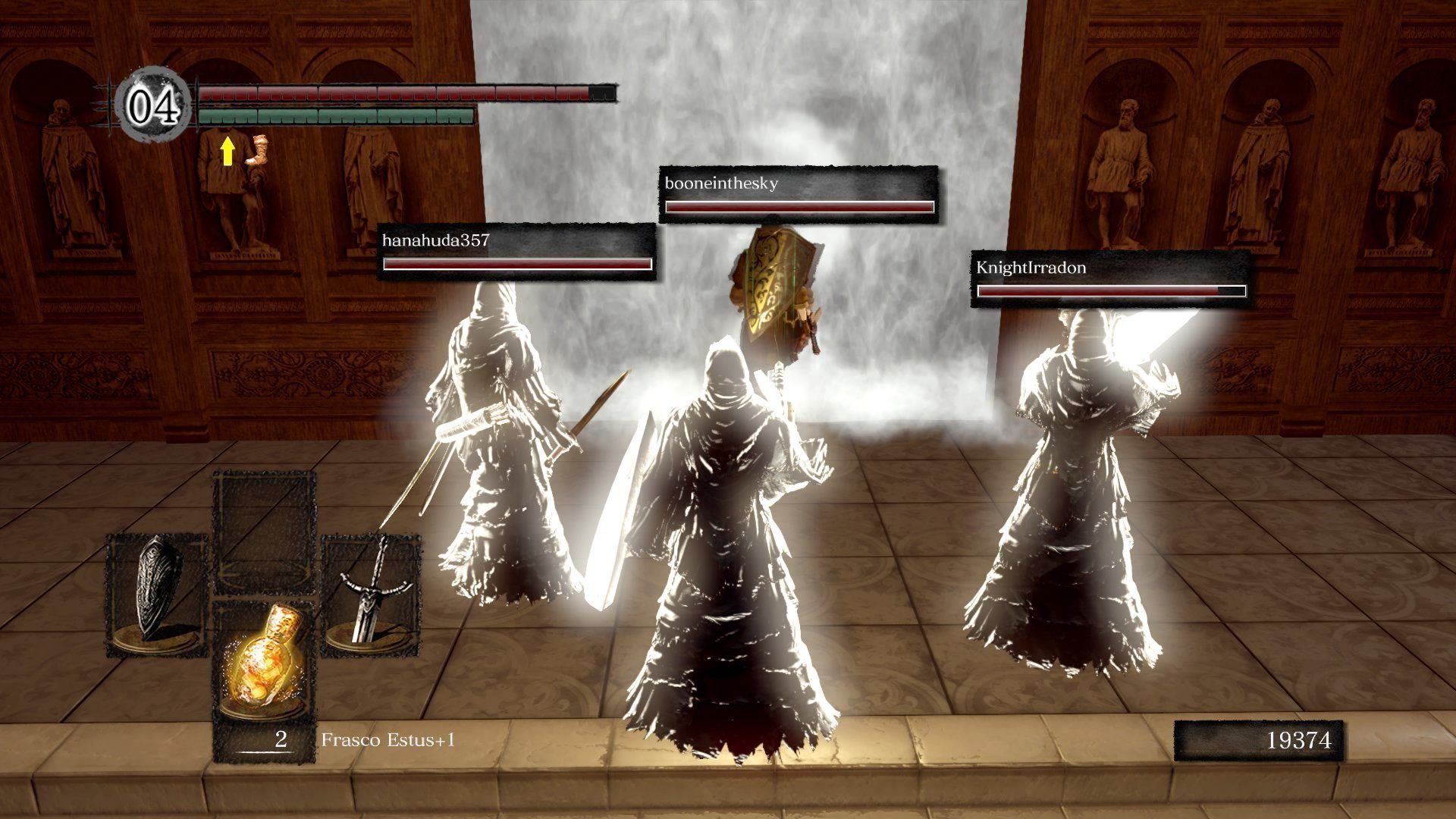Click the left-hand shield slot

pyautogui.click(x=157, y=594)
